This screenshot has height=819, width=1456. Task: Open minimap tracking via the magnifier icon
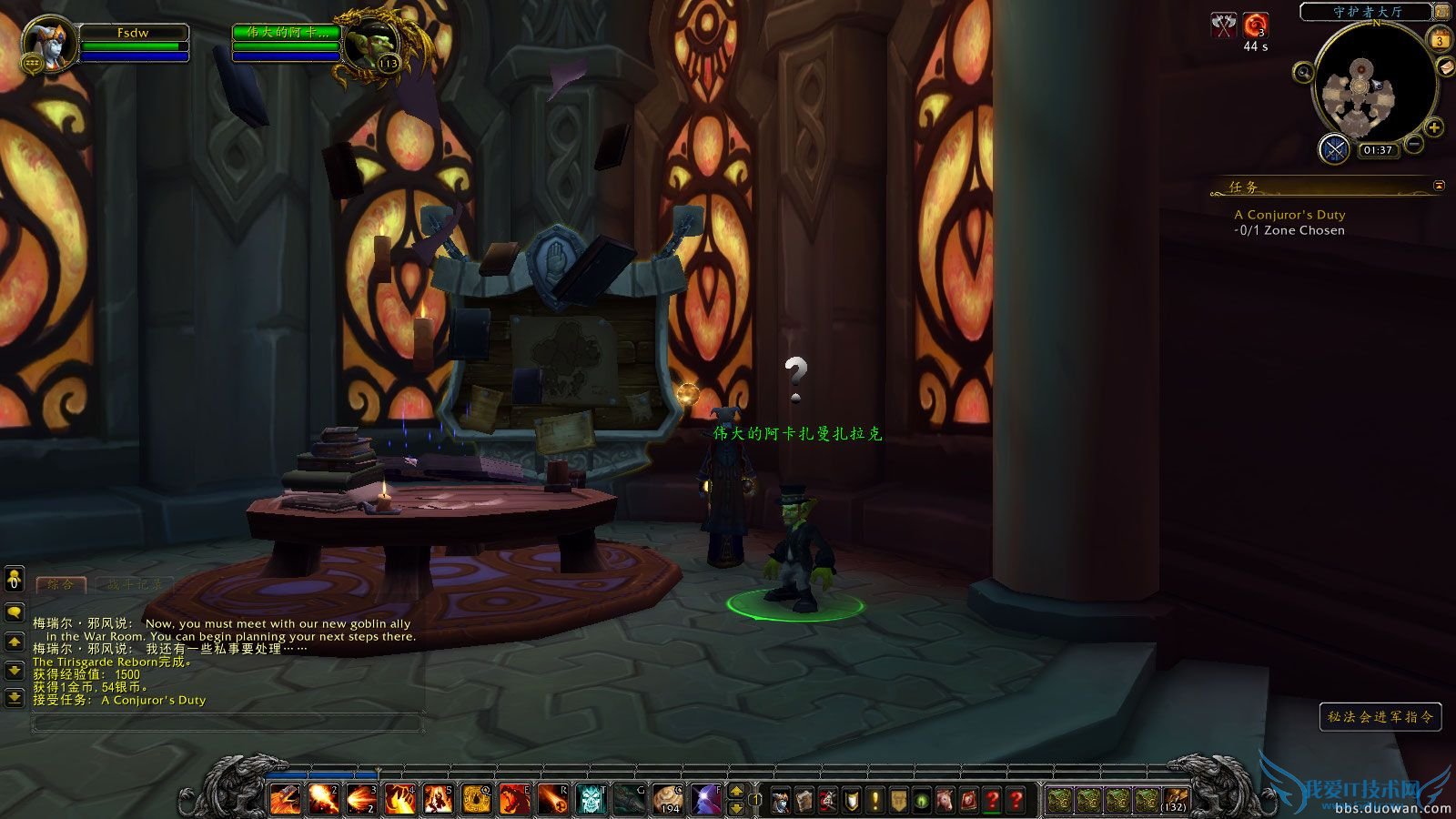coord(1303,74)
